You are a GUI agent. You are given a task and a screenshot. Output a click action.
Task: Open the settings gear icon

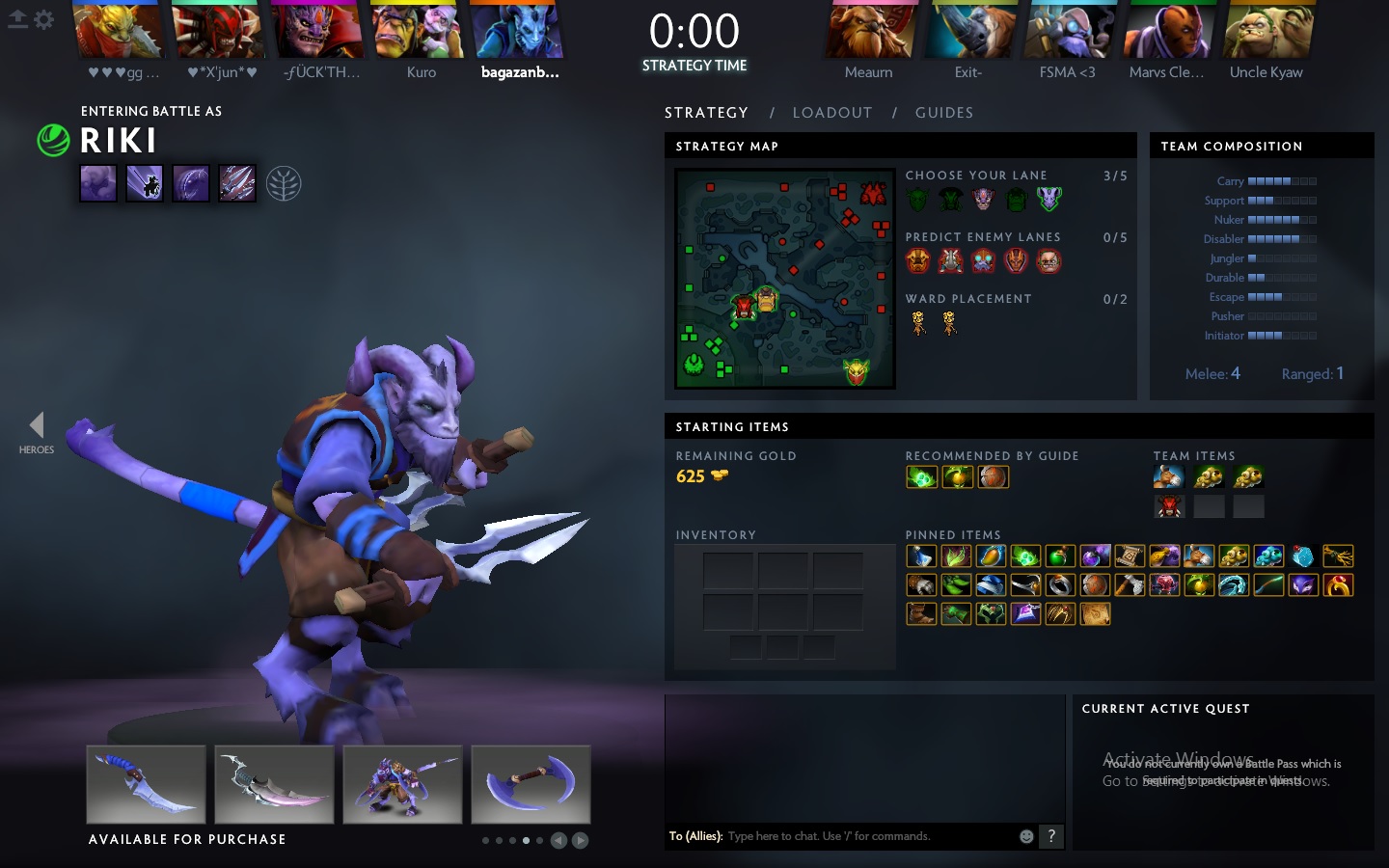pyautogui.click(x=44, y=19)
